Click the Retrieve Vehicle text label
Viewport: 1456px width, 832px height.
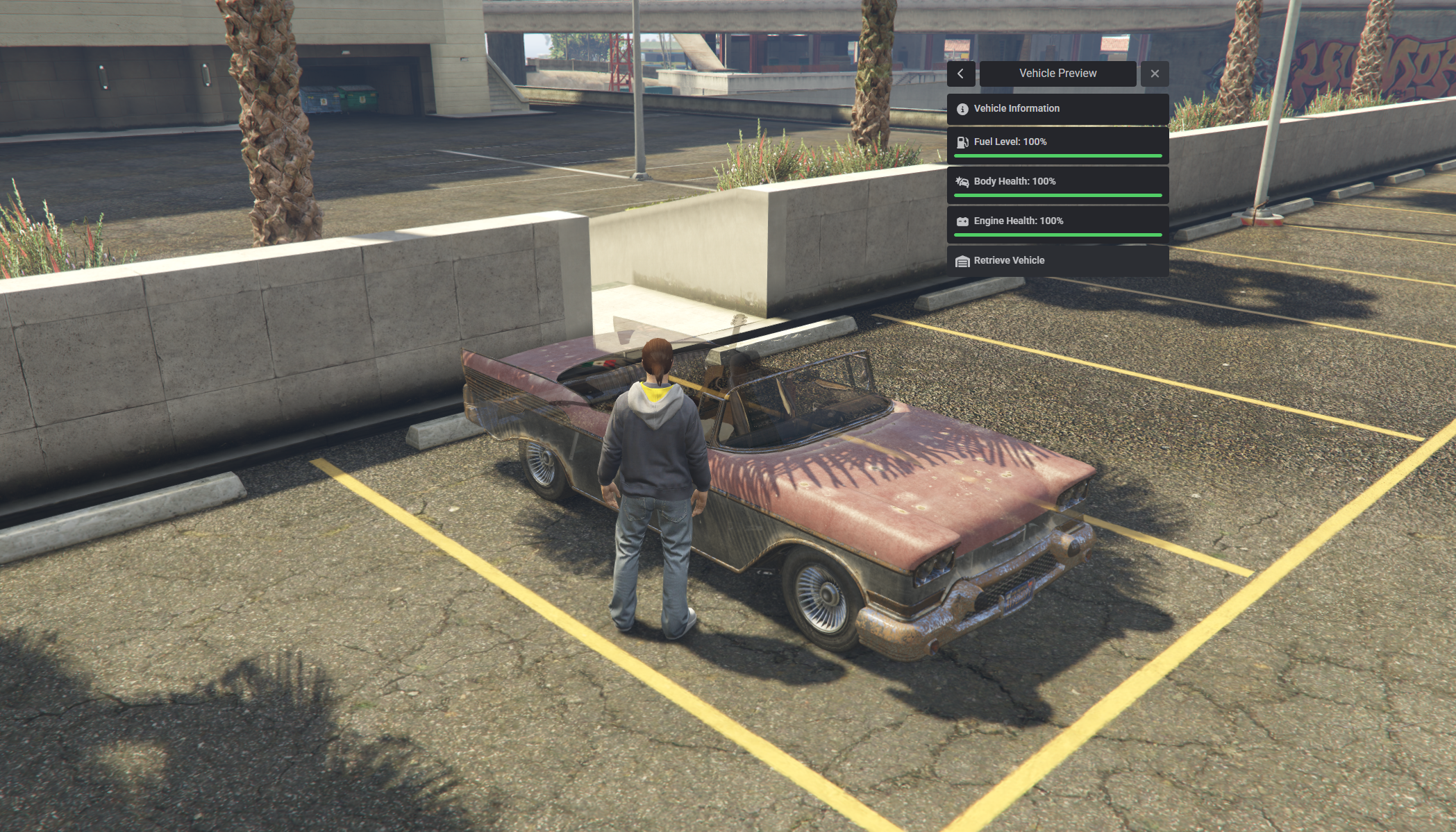tap(1009, 260)
